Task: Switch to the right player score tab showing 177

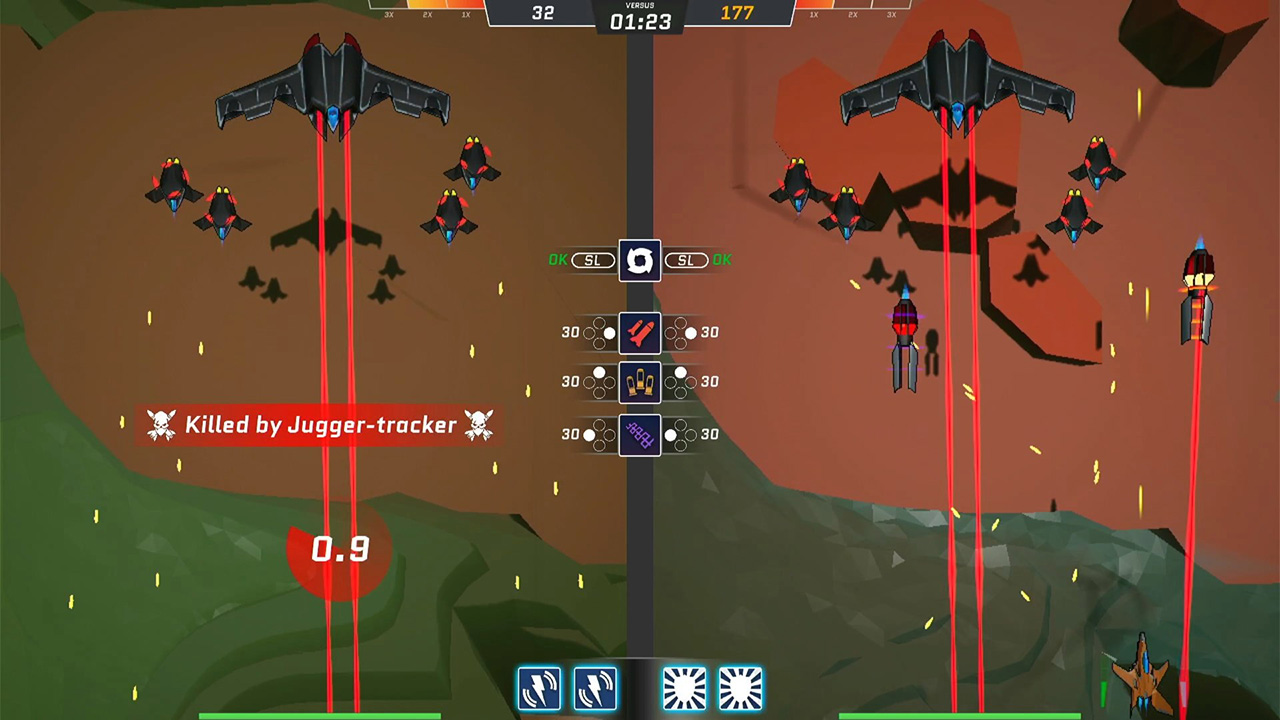Action: click(x=737, y=12)
